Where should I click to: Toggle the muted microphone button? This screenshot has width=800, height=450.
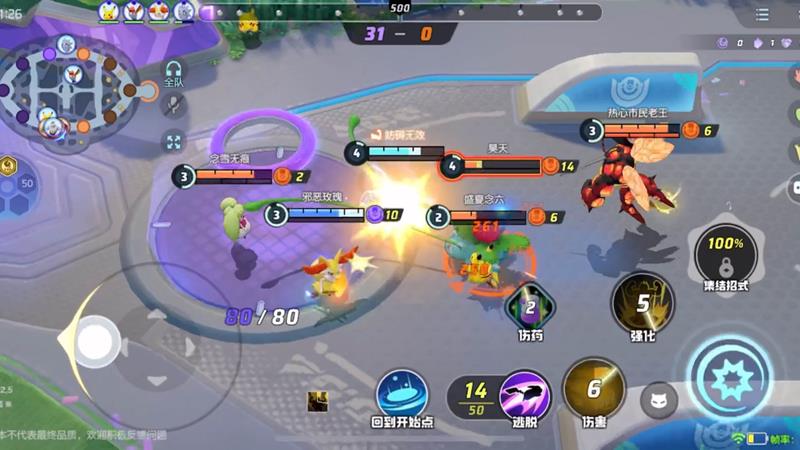(174, 106)
